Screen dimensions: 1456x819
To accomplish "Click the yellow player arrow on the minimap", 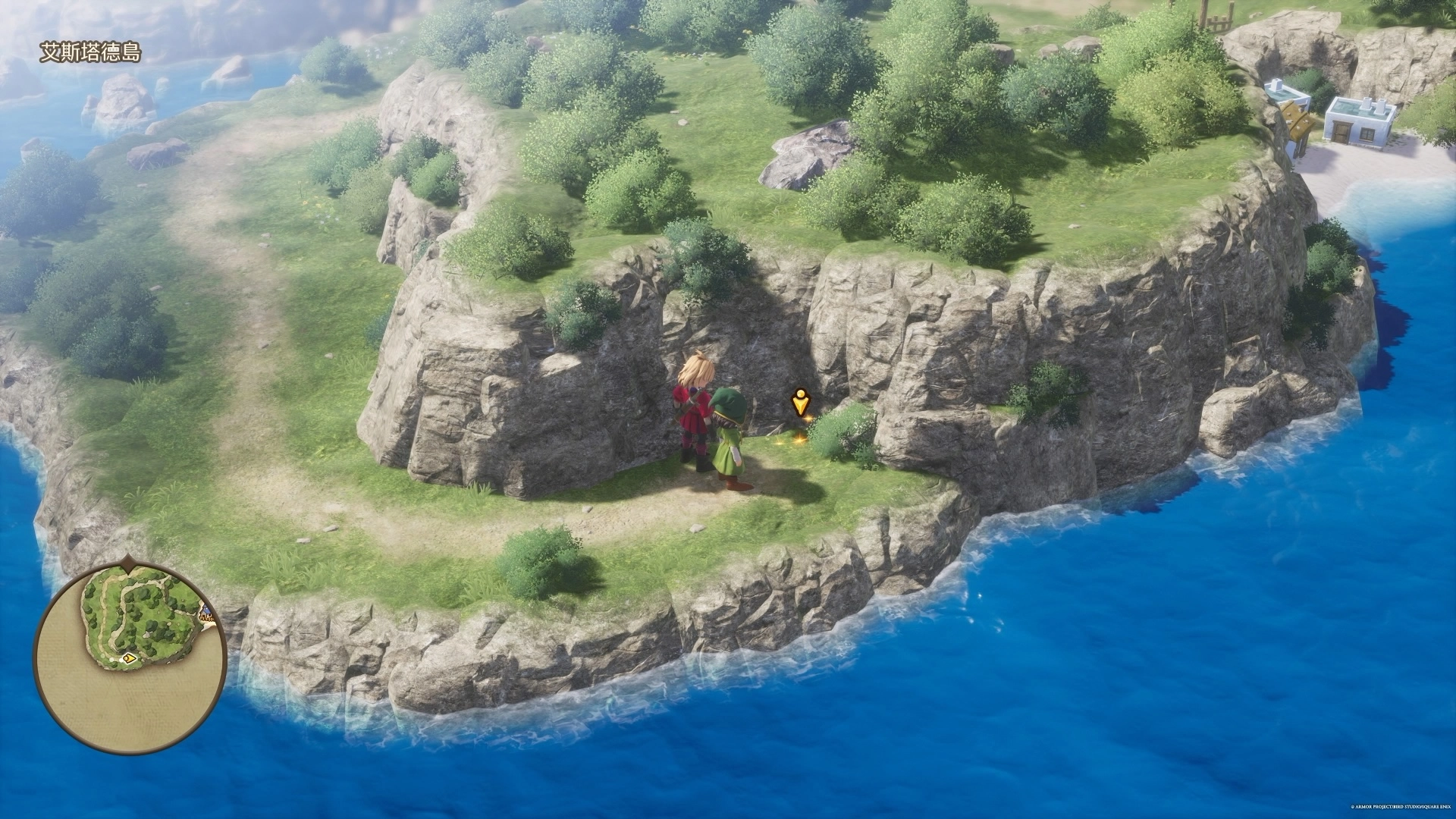I will coord(130,658).
